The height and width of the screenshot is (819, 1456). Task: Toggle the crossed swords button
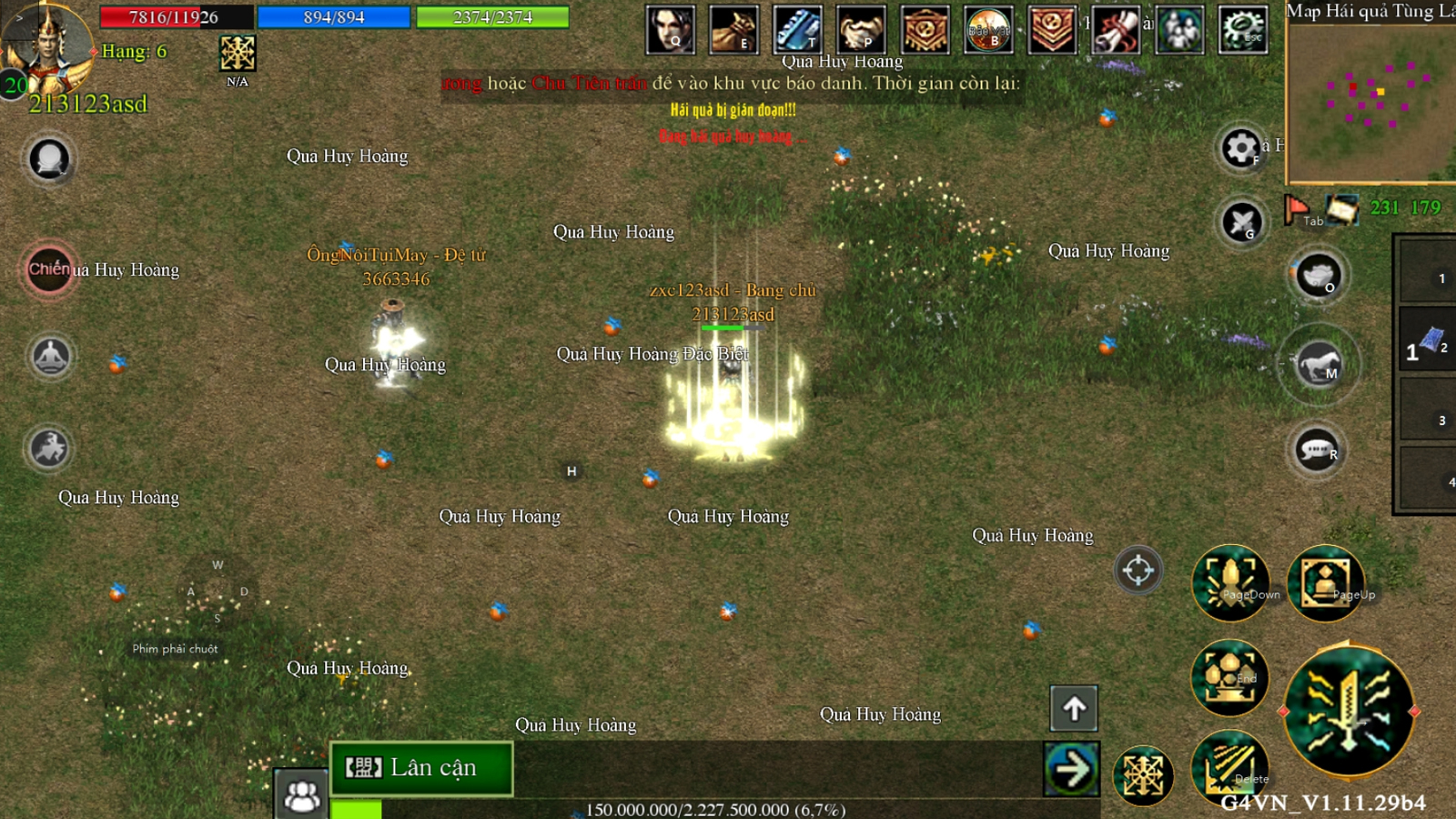(1242, 221)
